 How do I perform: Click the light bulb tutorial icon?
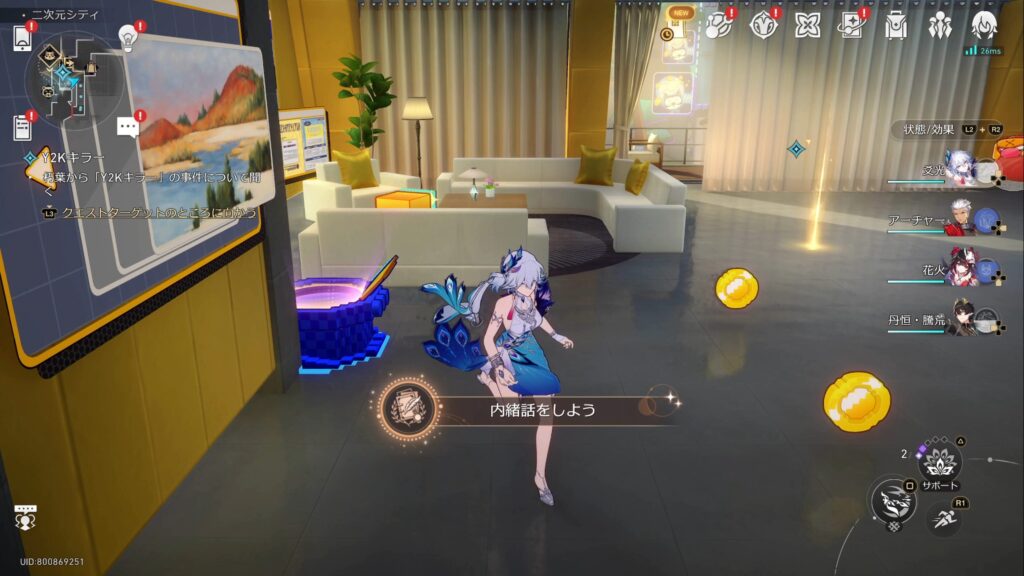pyautogui.click(x=127, y=37)
